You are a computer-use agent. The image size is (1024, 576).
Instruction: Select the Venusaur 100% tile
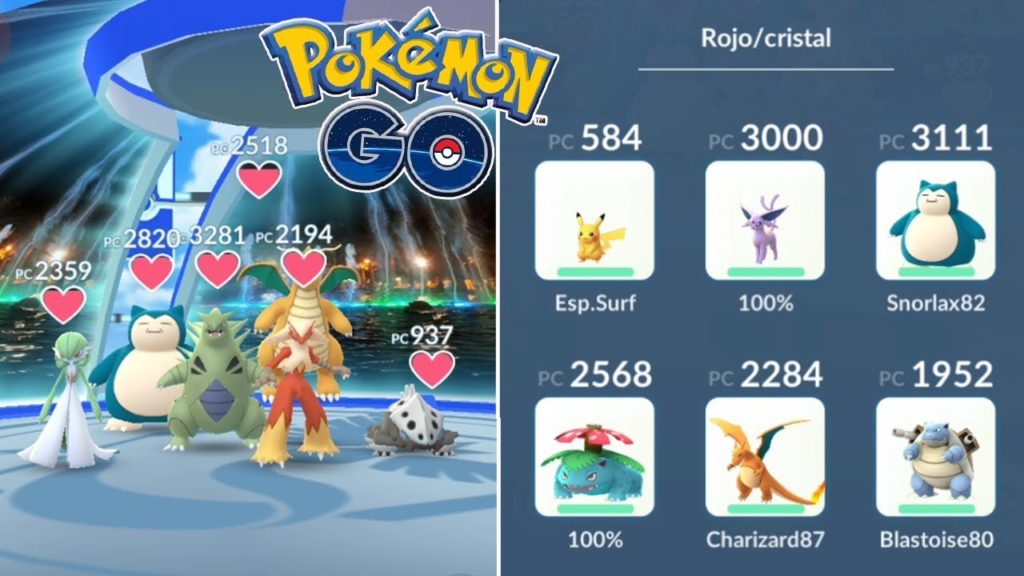pos(595,457)
